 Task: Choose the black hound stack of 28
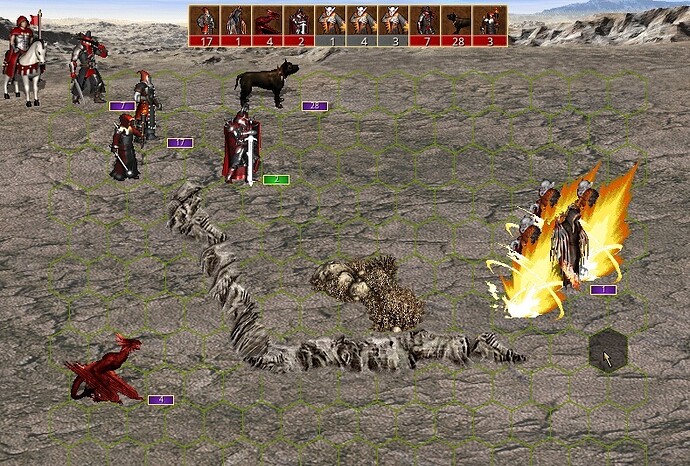(265, 83)
